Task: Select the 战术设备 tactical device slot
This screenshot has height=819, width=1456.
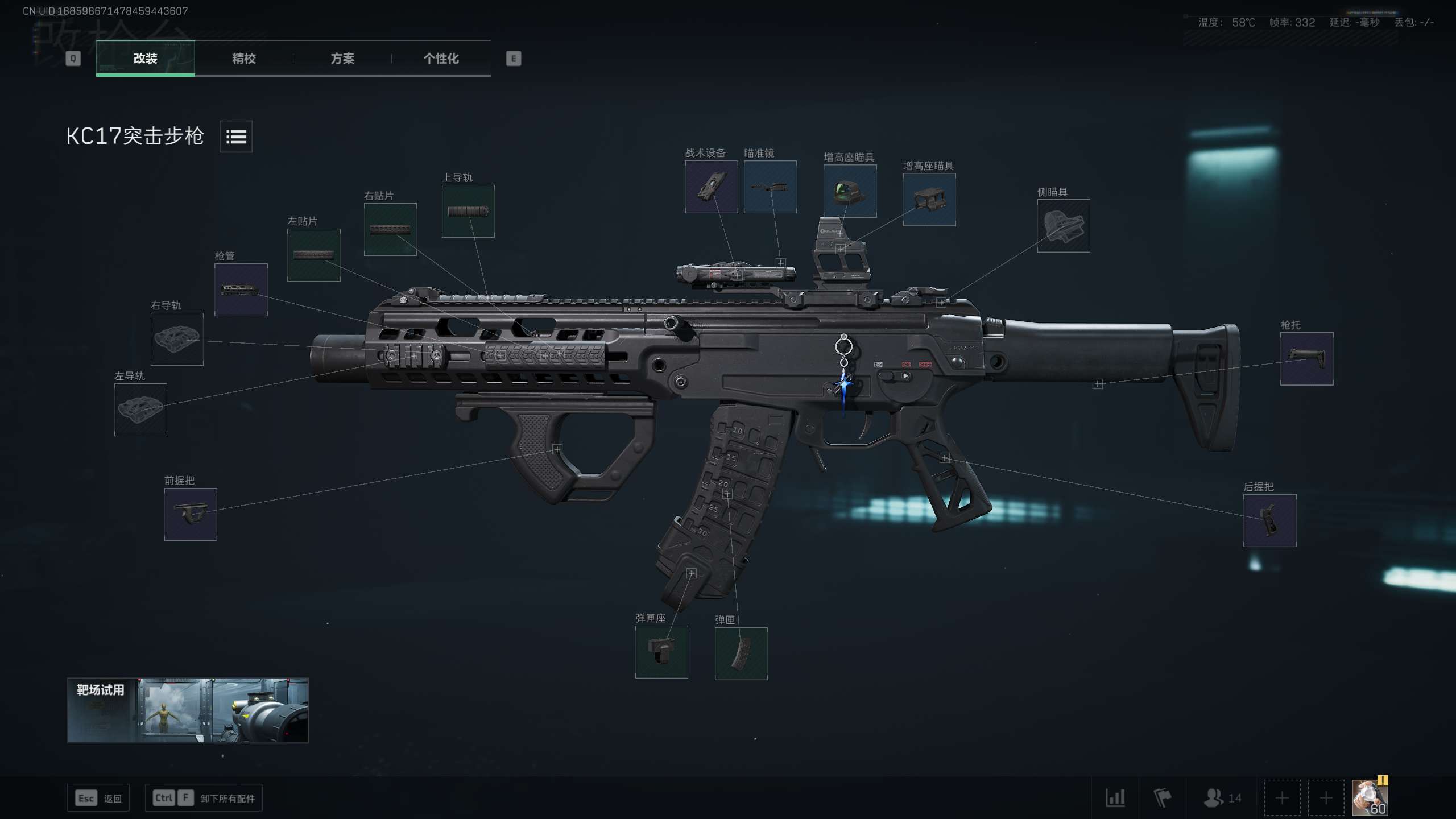Action: (711, 187)
